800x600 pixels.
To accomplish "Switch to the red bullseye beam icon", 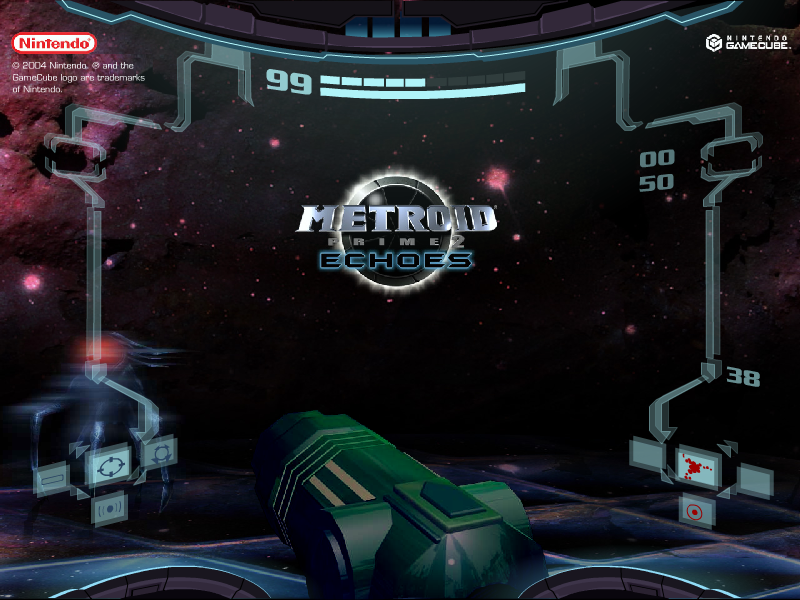I will 692,510.
